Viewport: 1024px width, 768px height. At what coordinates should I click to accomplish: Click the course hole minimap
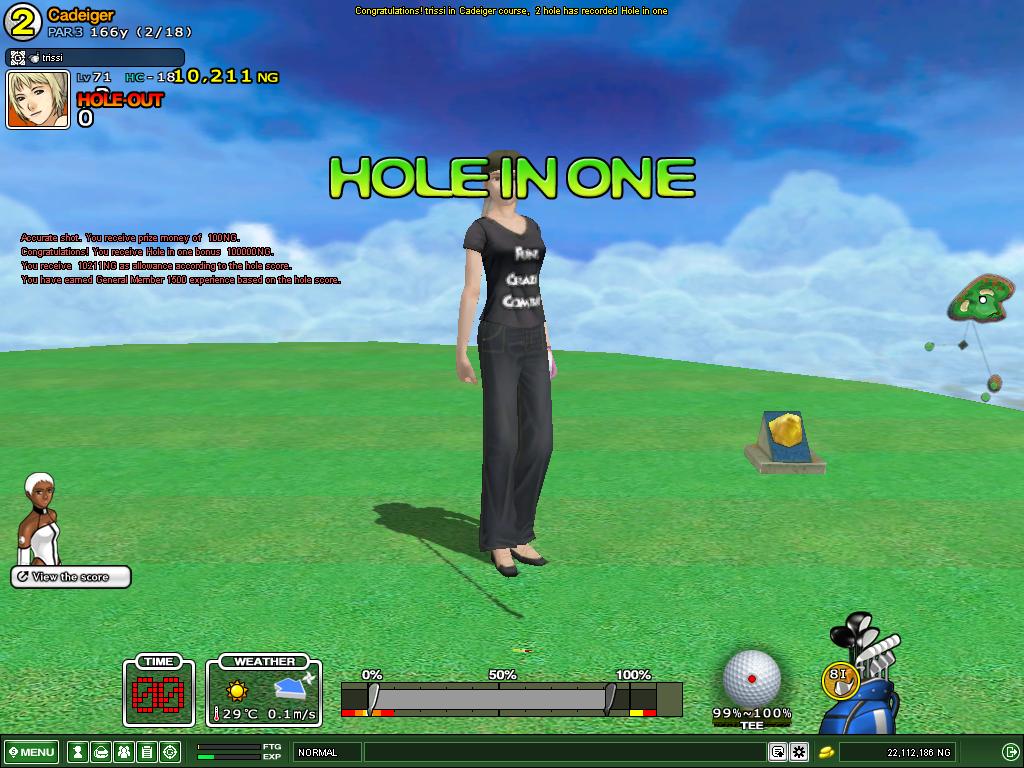point(976,299)
